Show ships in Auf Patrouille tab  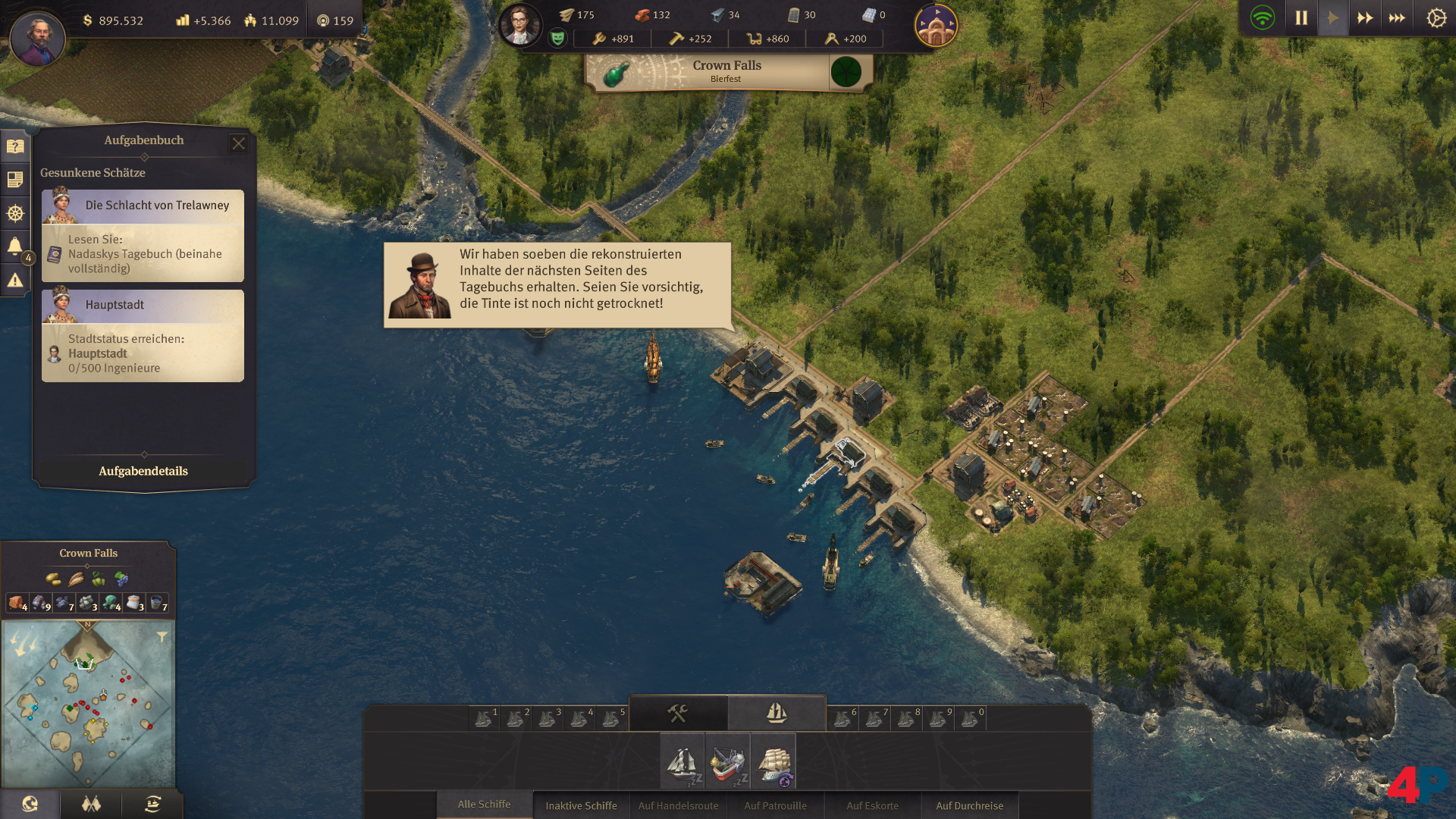click(x=775, y=805)
